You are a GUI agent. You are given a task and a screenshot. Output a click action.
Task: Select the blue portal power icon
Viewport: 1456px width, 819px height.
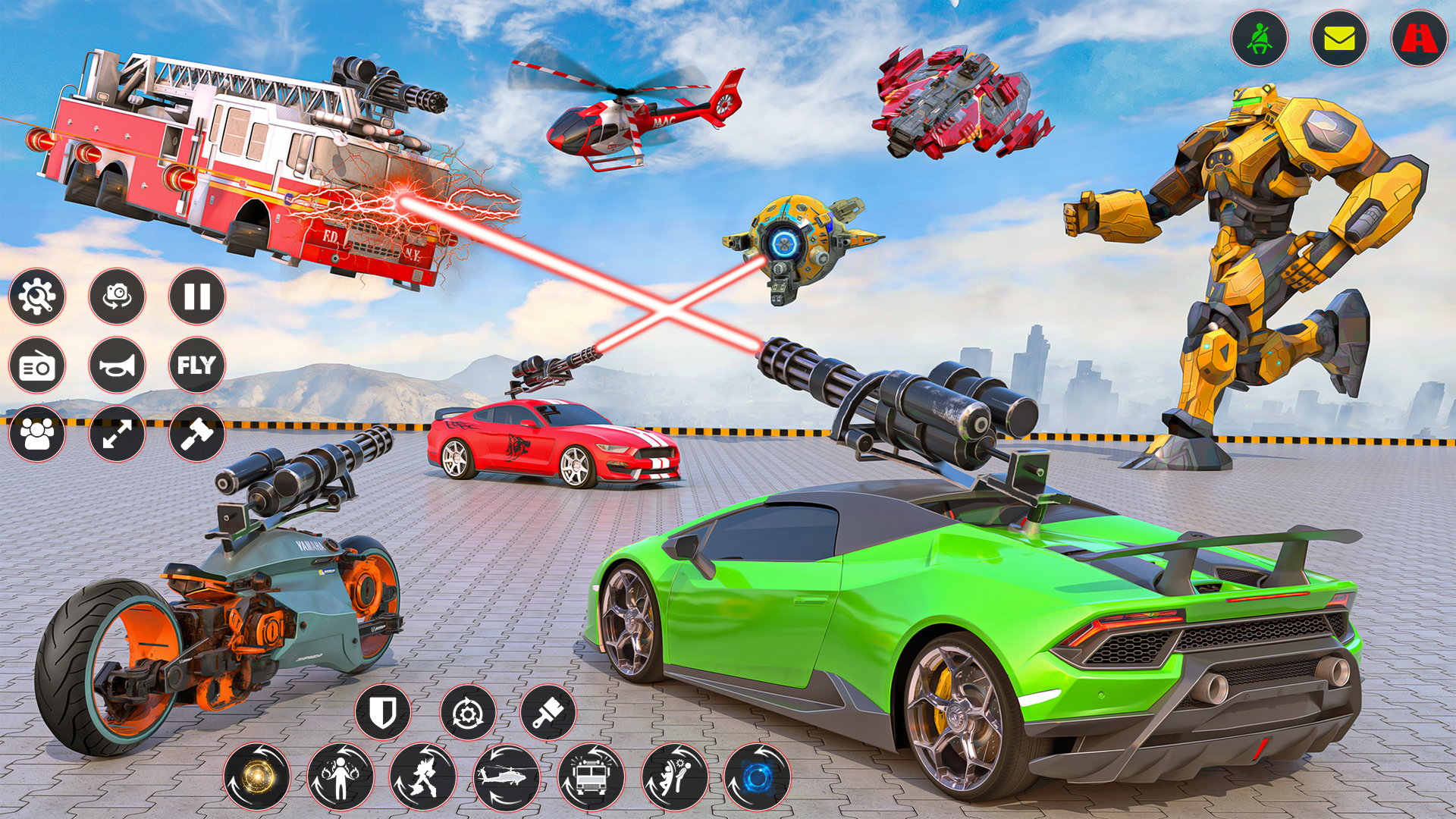pyautogui.click(x=758, y=777)
